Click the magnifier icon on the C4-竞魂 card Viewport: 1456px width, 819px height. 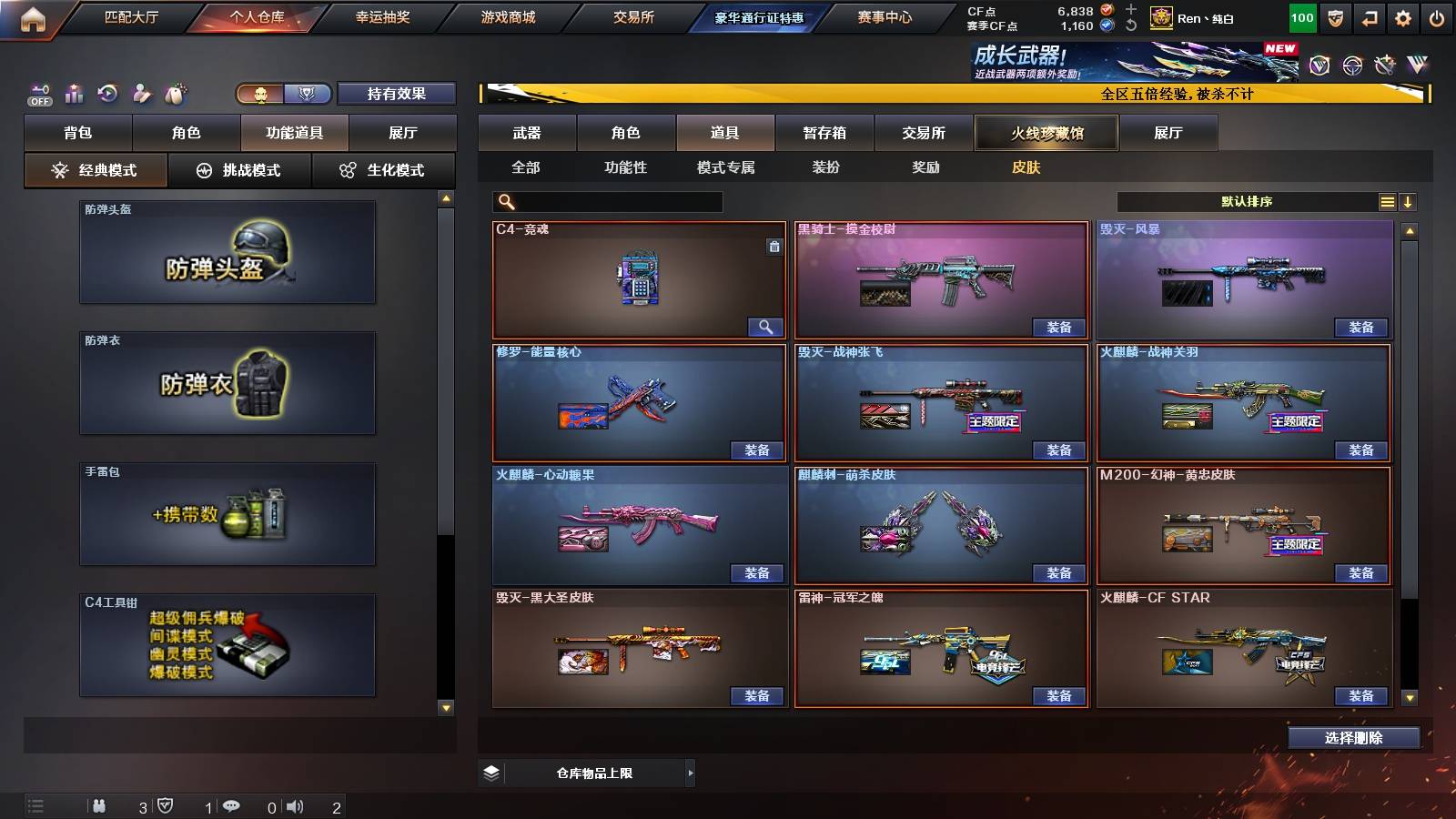765,326
